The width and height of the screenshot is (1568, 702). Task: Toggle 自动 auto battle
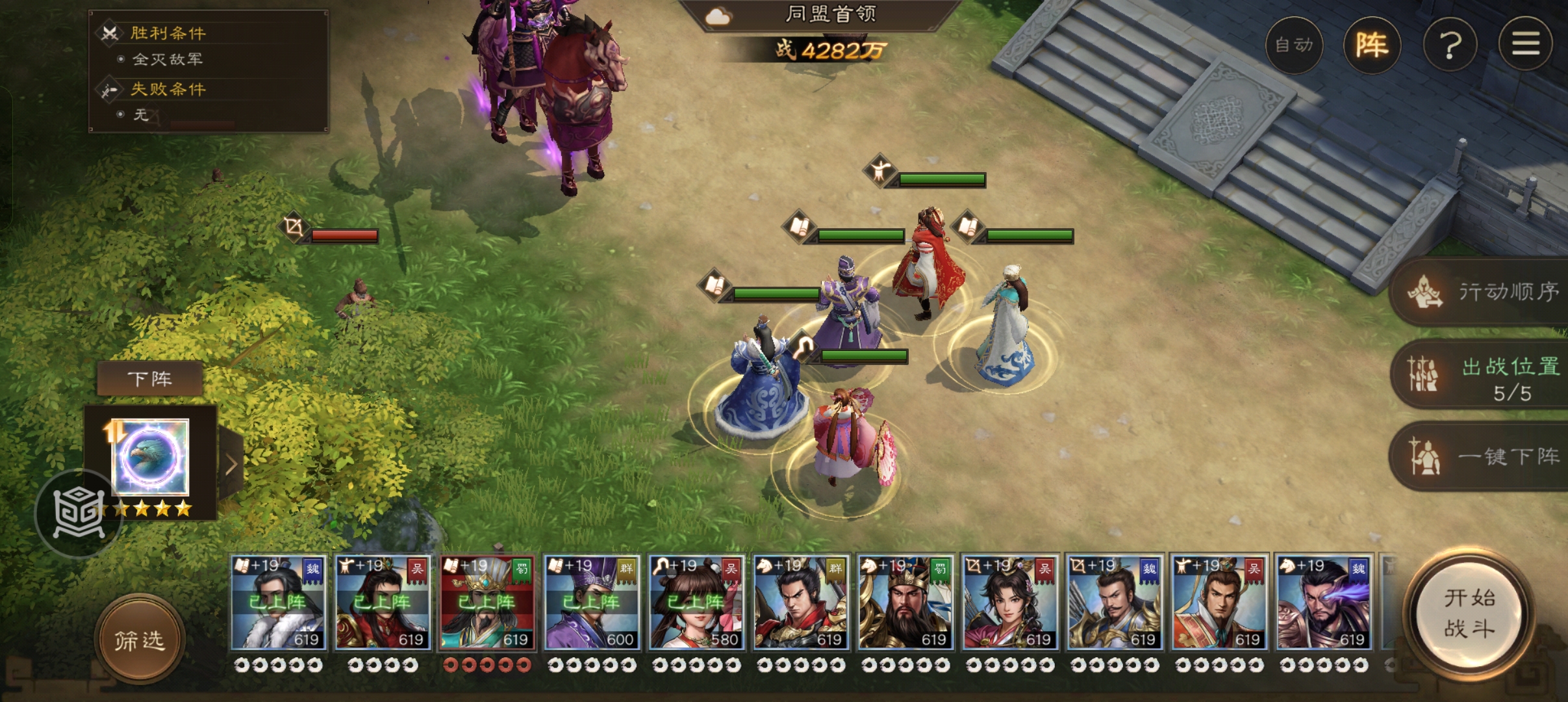tap(1294, 45)
